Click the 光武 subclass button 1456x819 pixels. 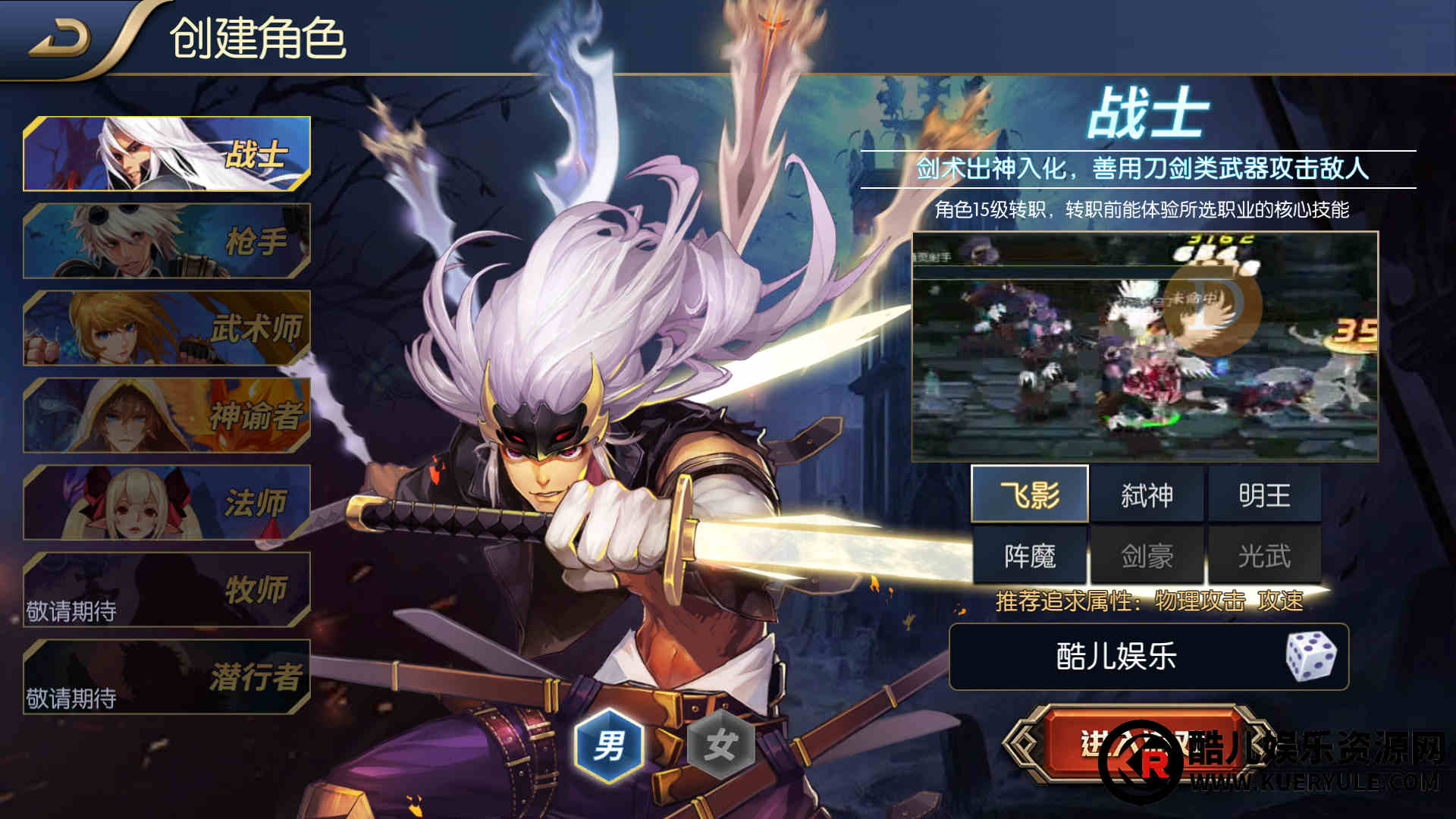point(1264,556)
